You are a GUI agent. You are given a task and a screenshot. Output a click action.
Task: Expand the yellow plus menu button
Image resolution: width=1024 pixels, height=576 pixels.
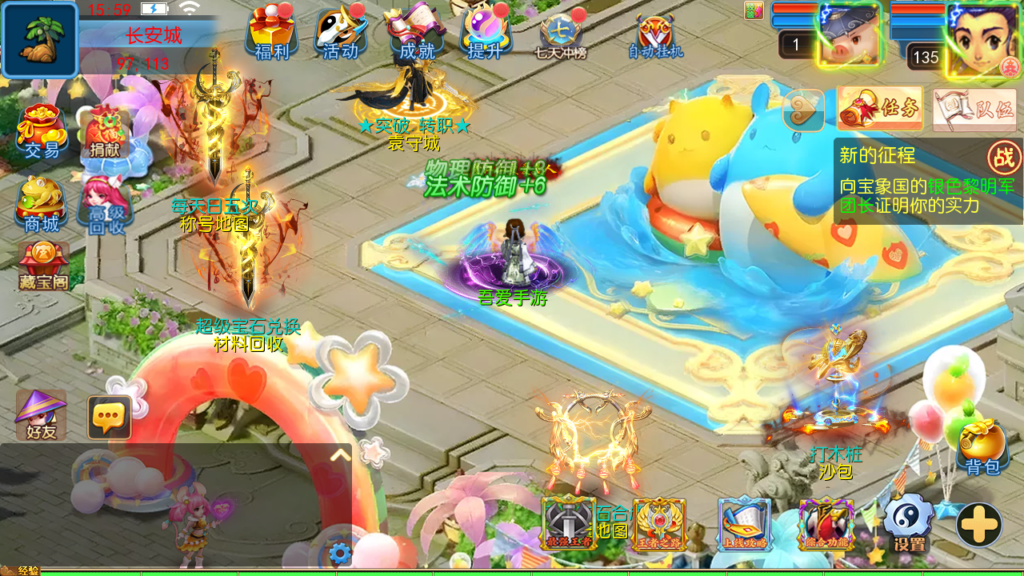[x=979, y=524]
